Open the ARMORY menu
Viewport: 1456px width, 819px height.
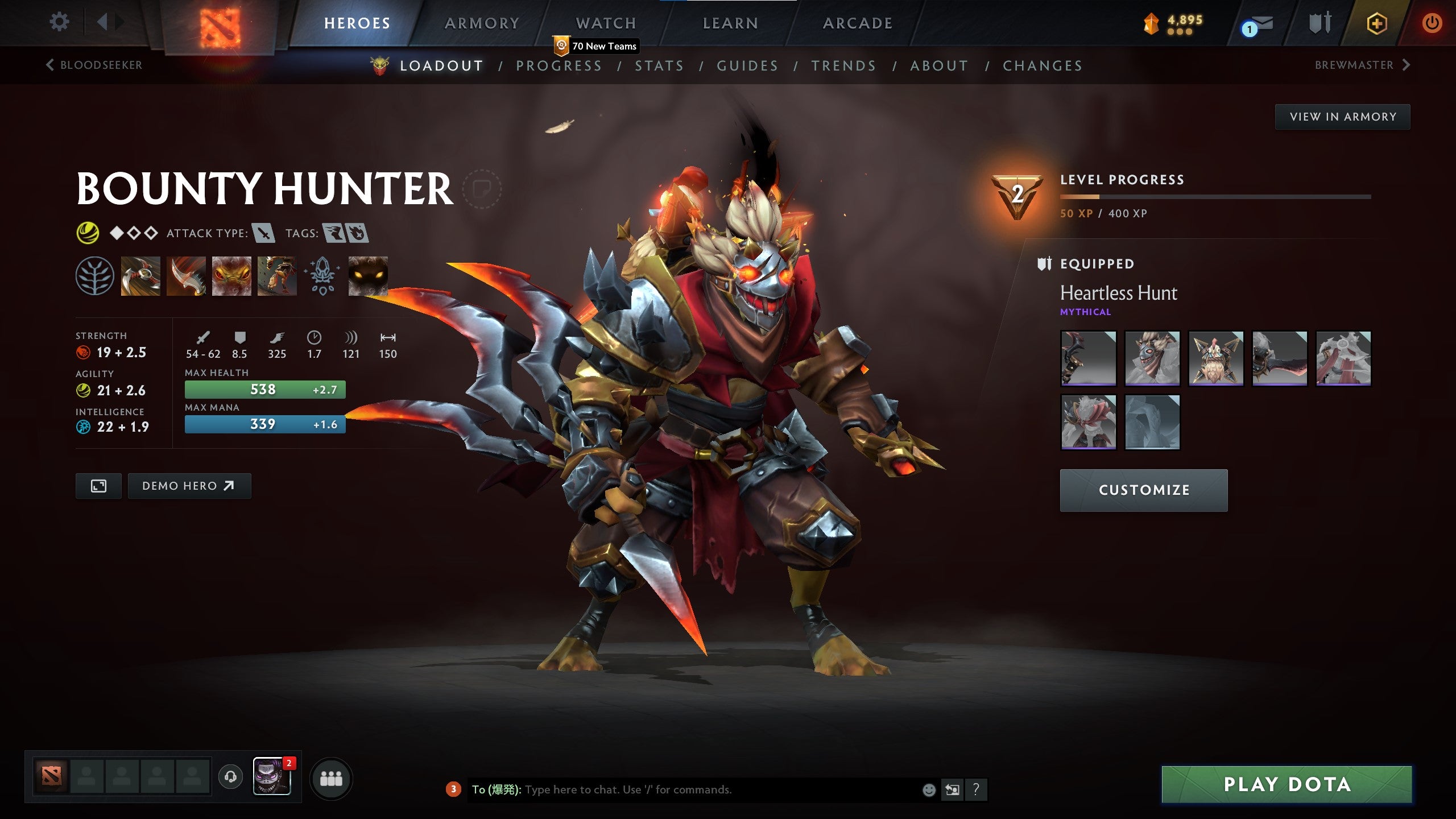(x=481, y=23)
